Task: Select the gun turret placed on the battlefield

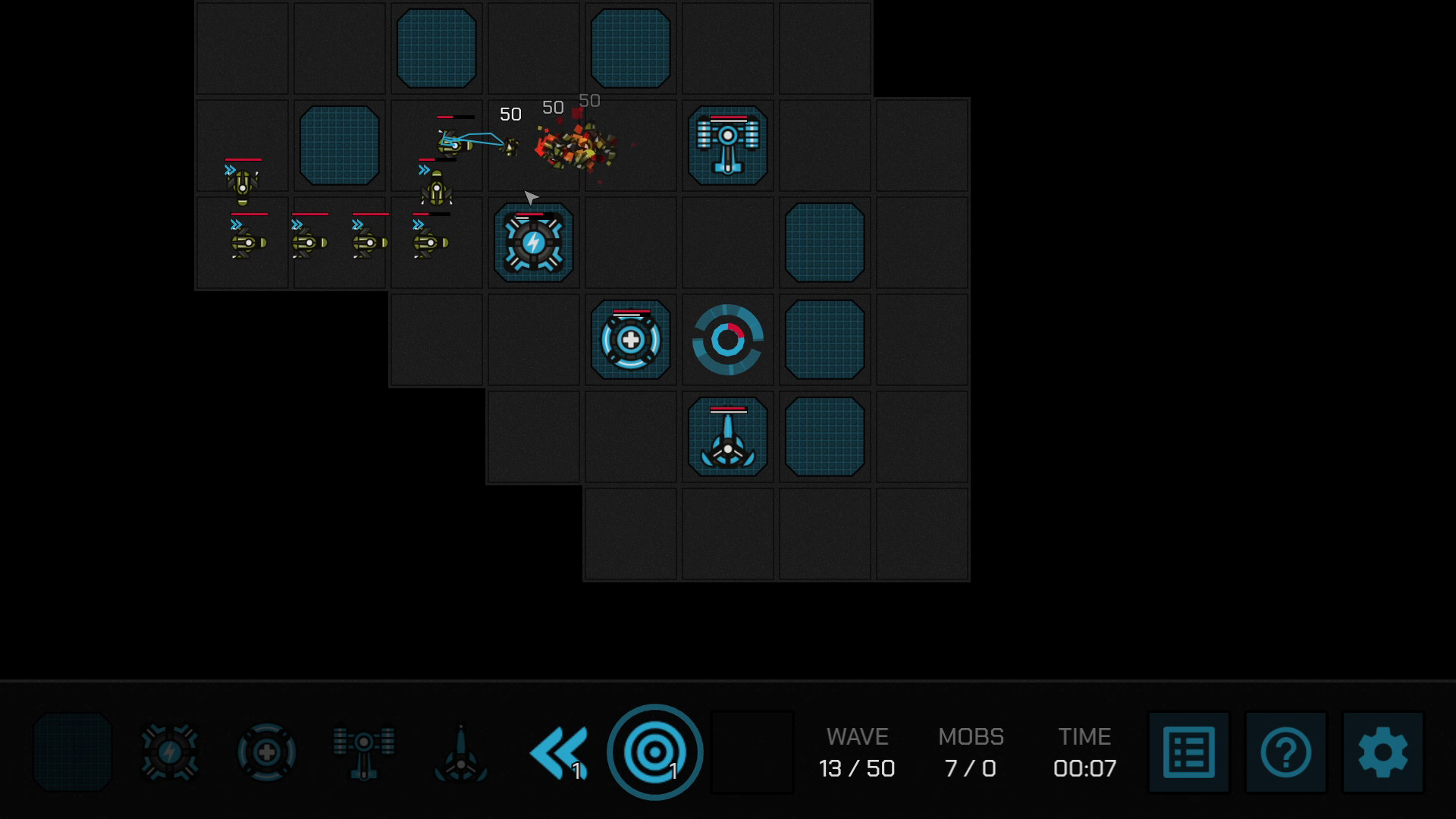Action: click(x=727, y=146)
